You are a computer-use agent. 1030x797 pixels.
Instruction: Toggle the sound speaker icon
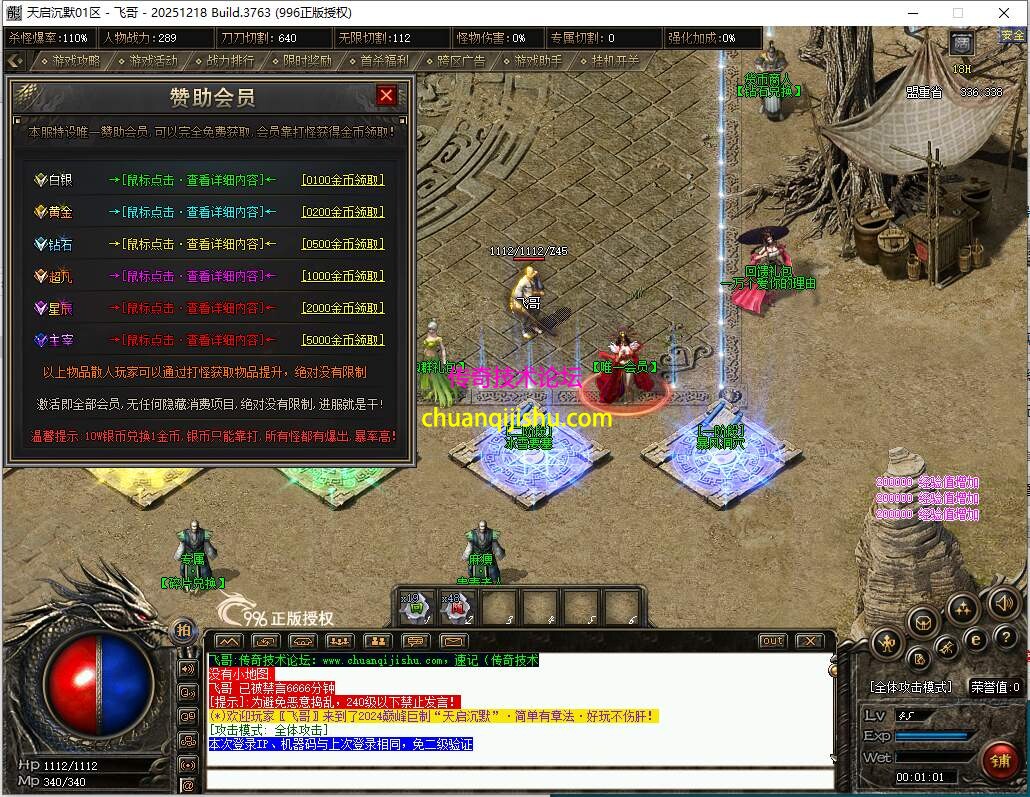click(1003, 603)
